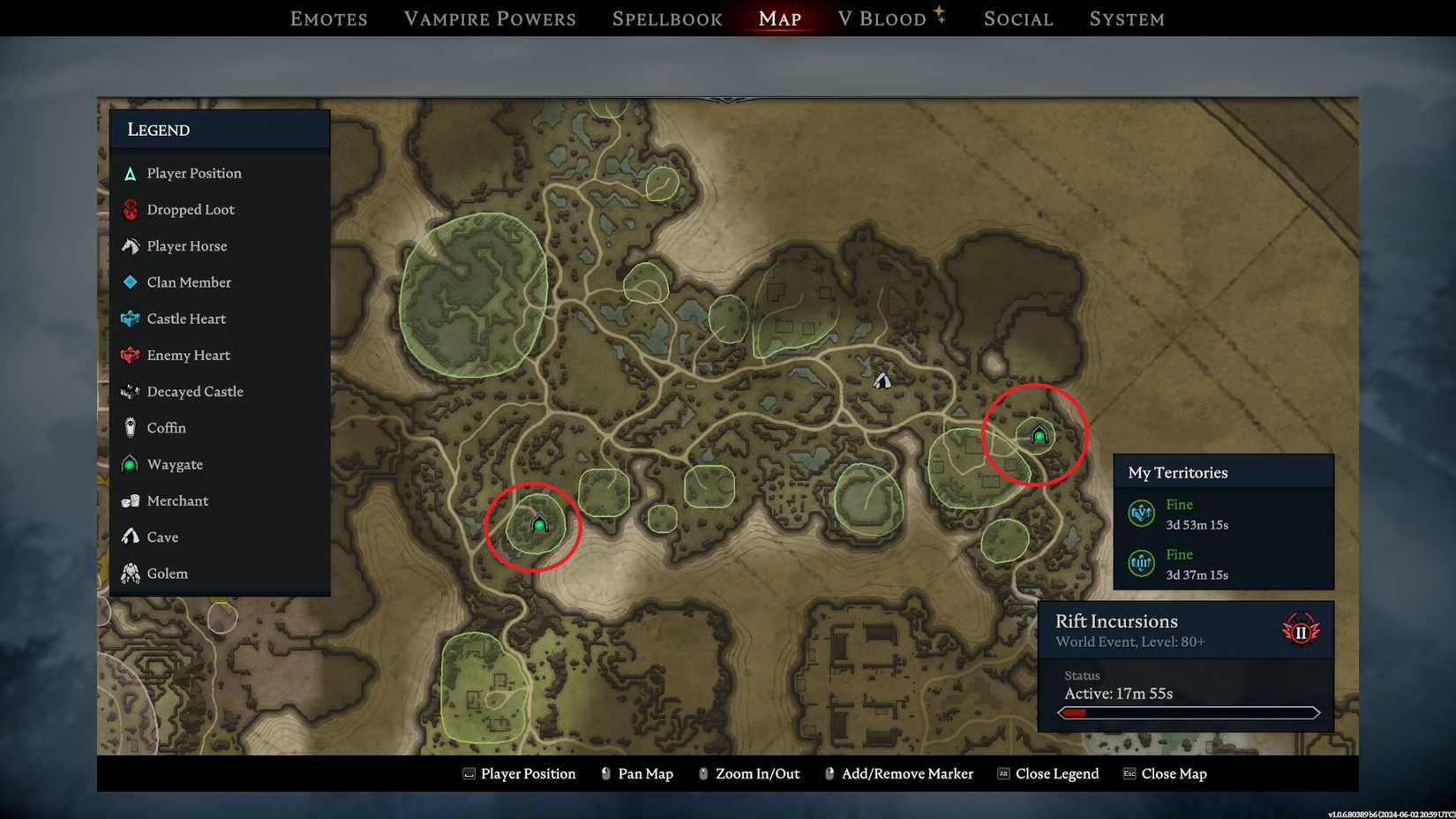Click the Cave legend icon
Viewport: 1456px width, 819px height.
(130, 537)
